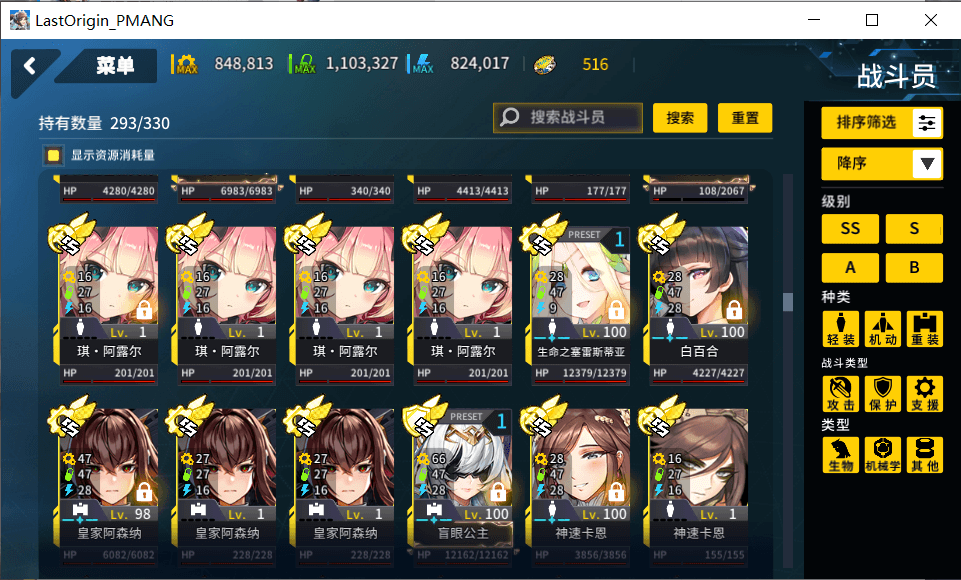Choose the 攻击 attacker role filter

coord(840,394)
